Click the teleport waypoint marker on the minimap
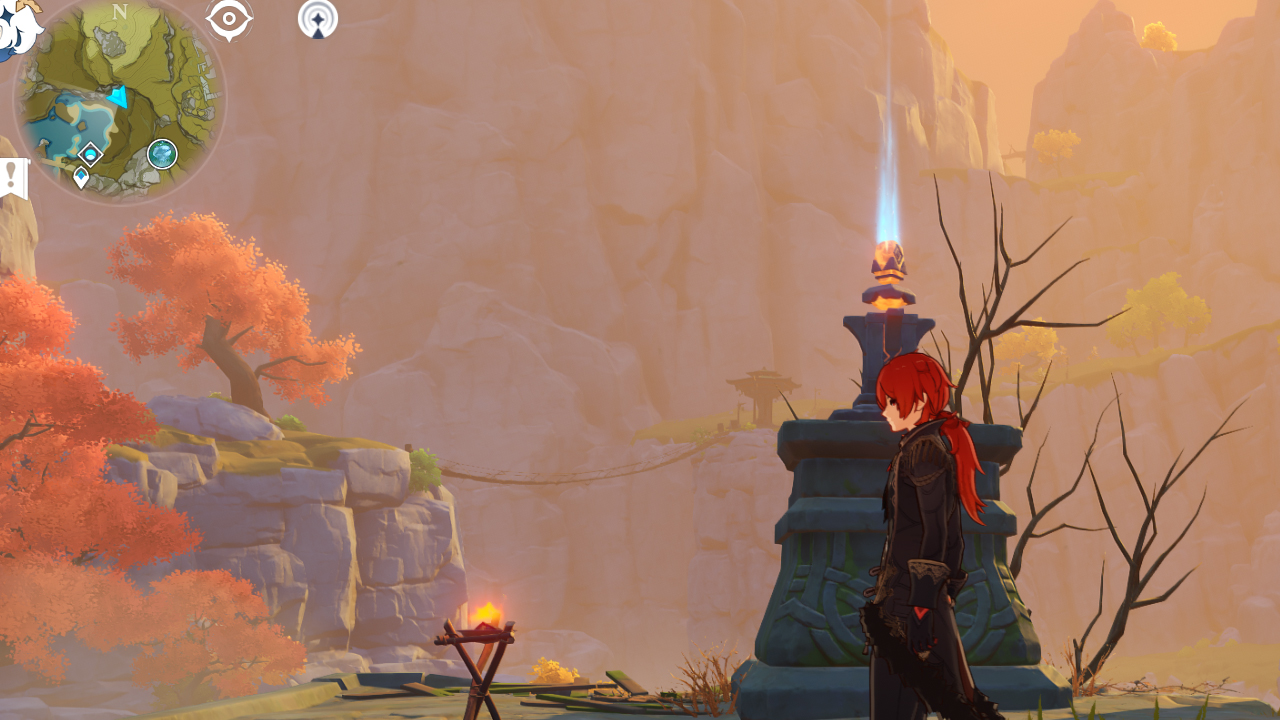Viewport: 1280px width, 720px height. click(x=90, y=153)
